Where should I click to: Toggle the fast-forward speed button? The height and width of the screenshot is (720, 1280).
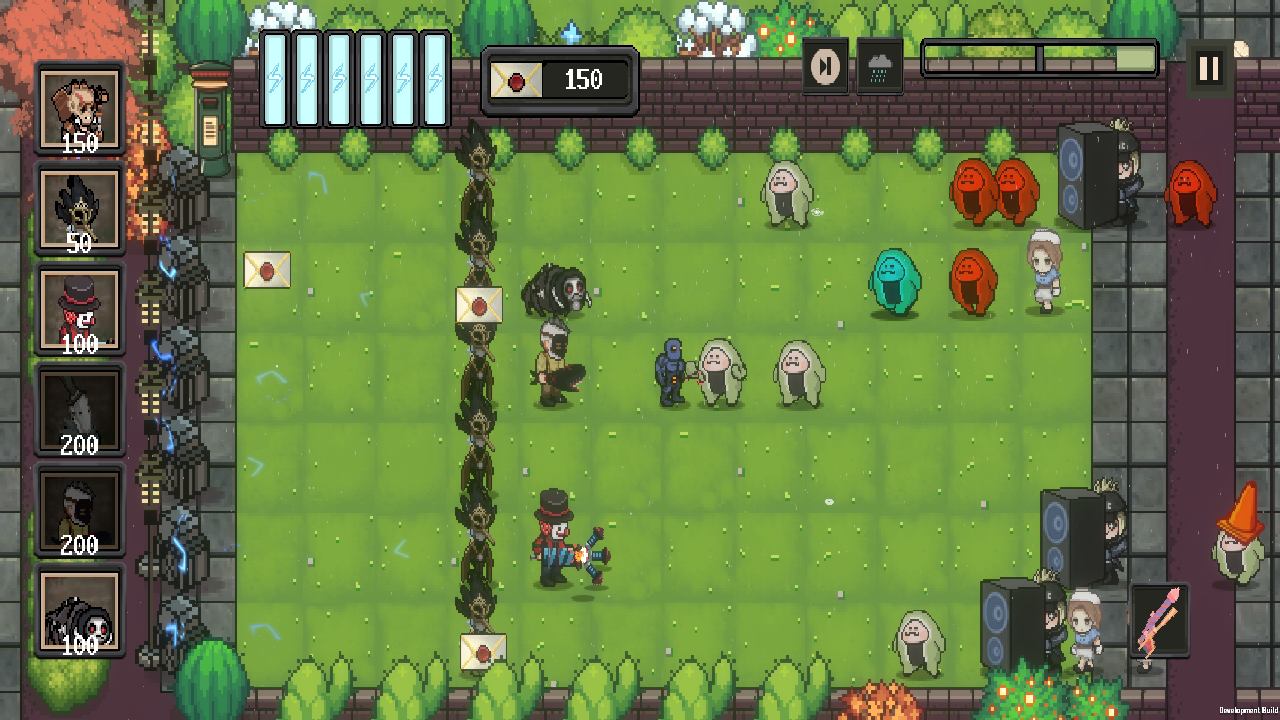(x=826, y=66)
